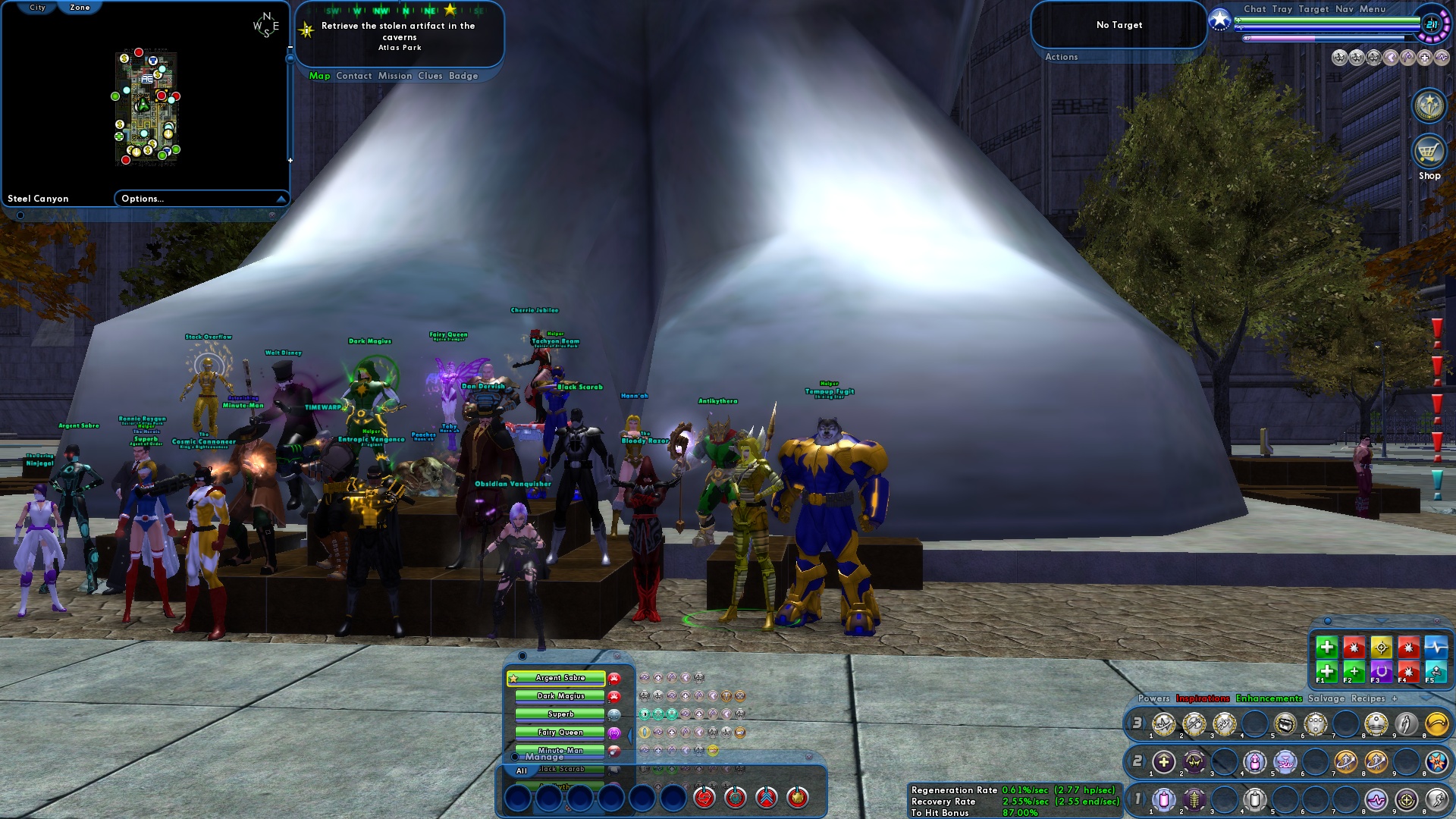Activate the green plus power bound to F1
Image resolution: width=1456 pixels, height=819 pixels.
pyautogui.click(x=1327, y=672)
